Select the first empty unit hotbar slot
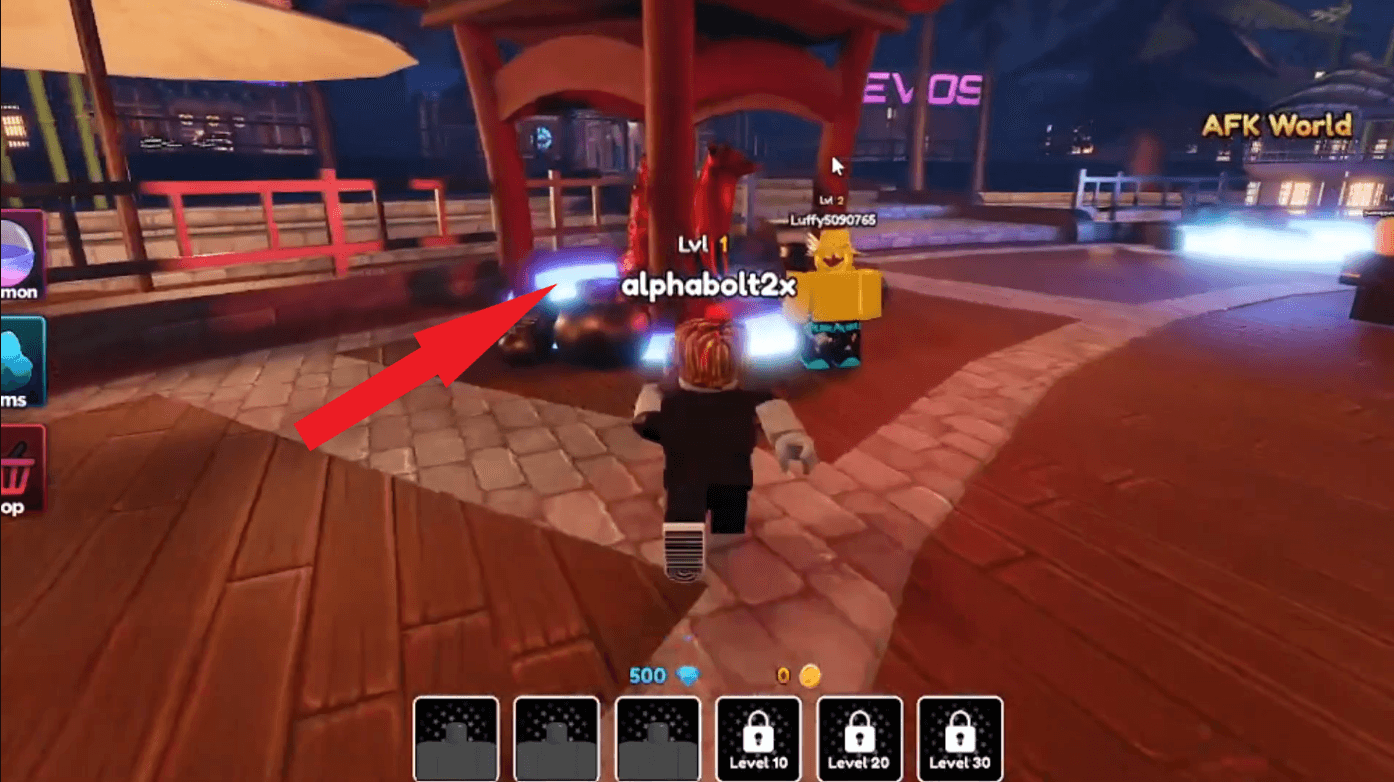1394x782 pixels. point(455,740)
